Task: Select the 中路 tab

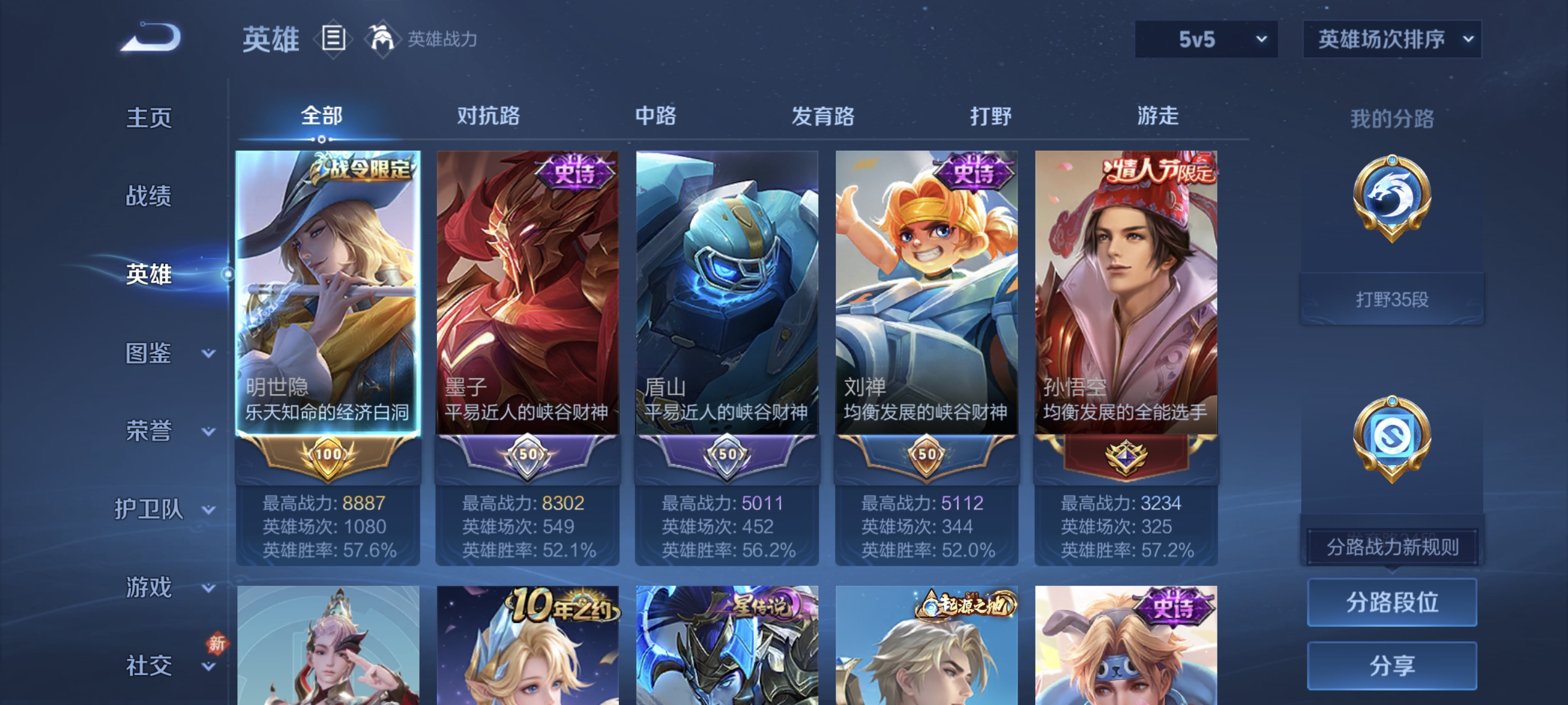Action: click(x=656, y=117)
